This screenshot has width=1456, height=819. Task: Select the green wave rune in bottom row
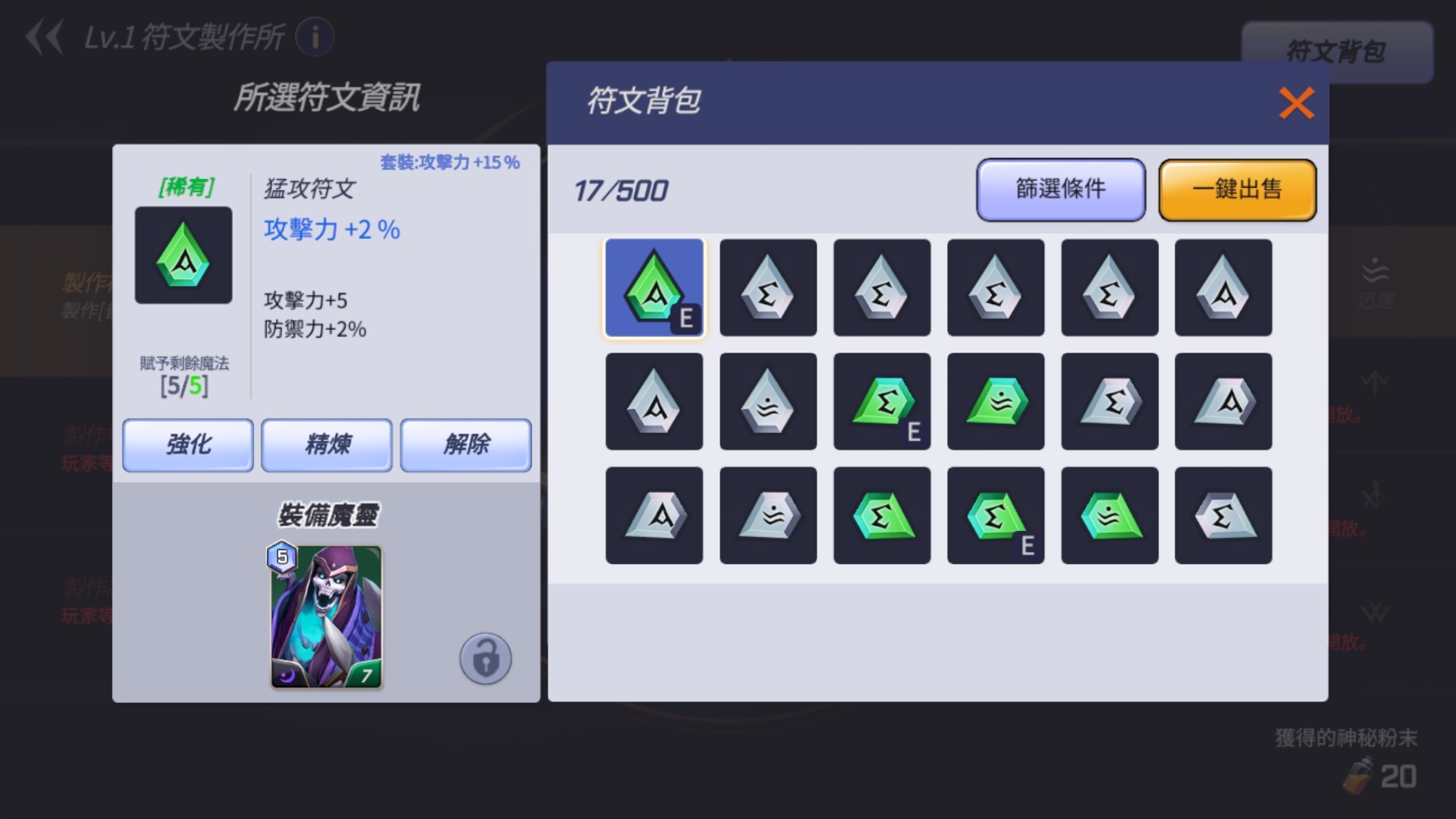[x=1109, y=516]
